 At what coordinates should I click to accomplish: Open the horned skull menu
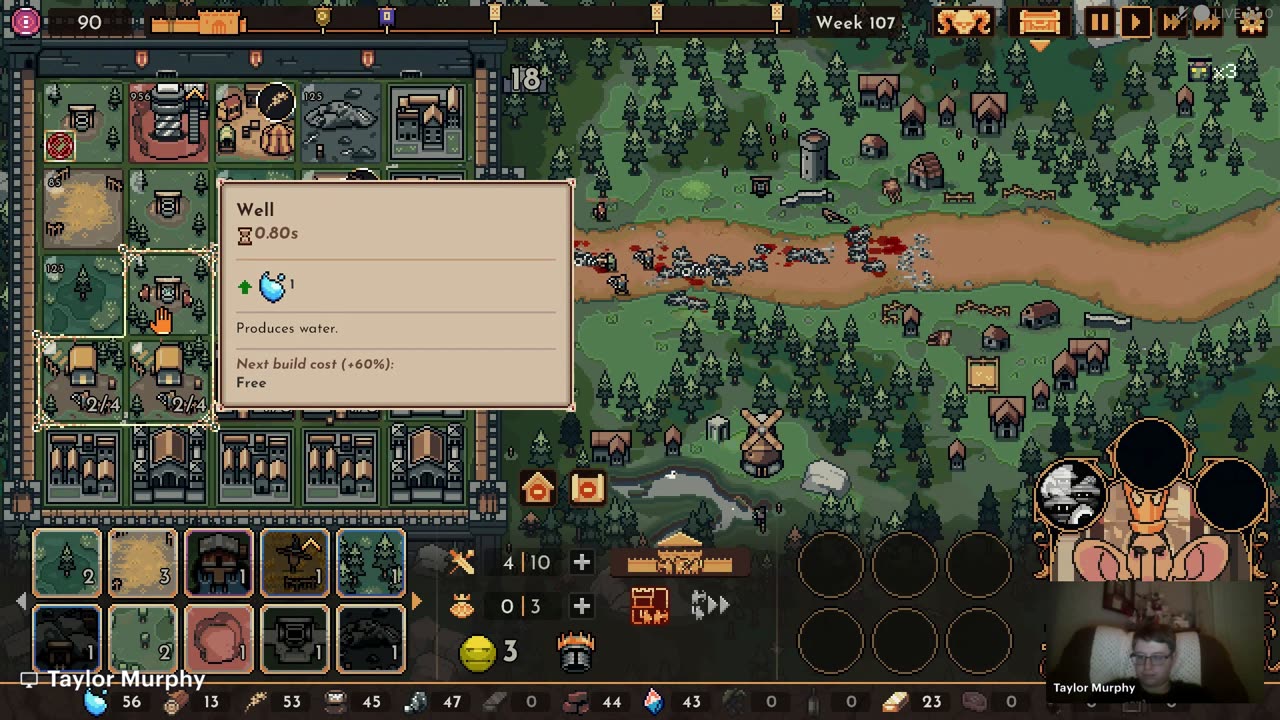point(964,22)
